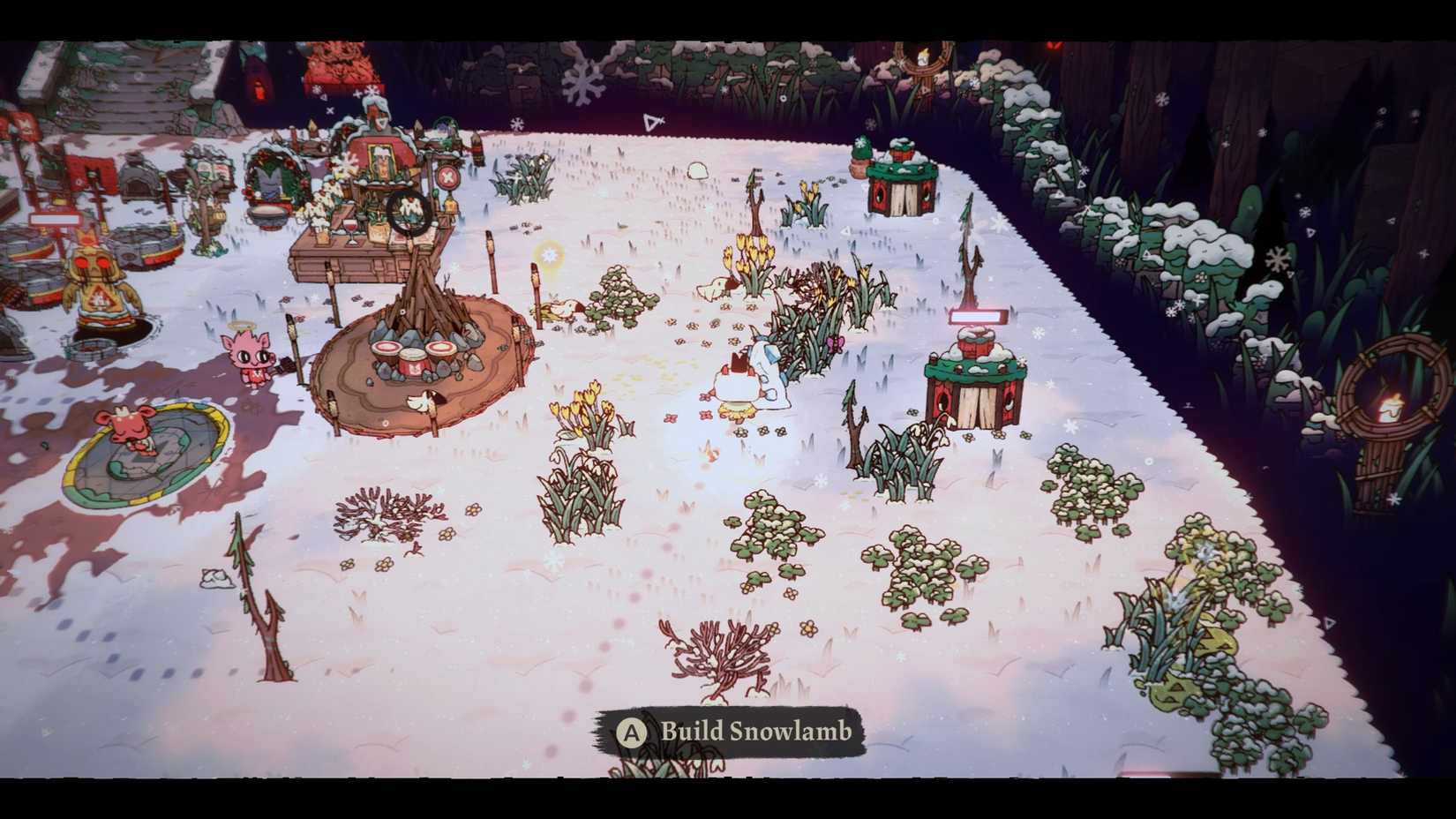
Task: Select the red X prohibition sign near the altar
Action: tap(448, 177)
